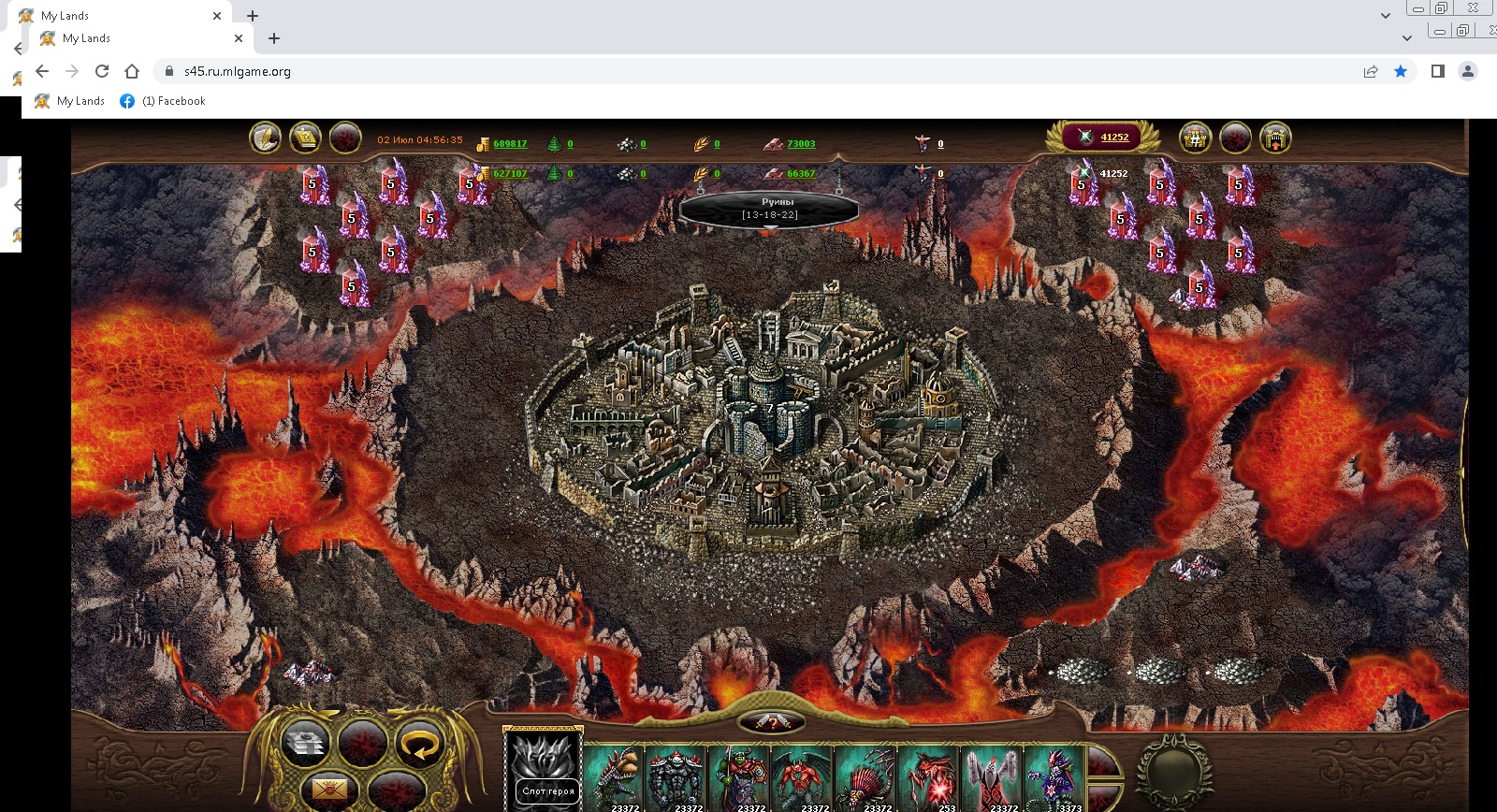Open the envelope mail button
The height and width of the screenshot is (812, 1497).
click(x=328, y=790)
